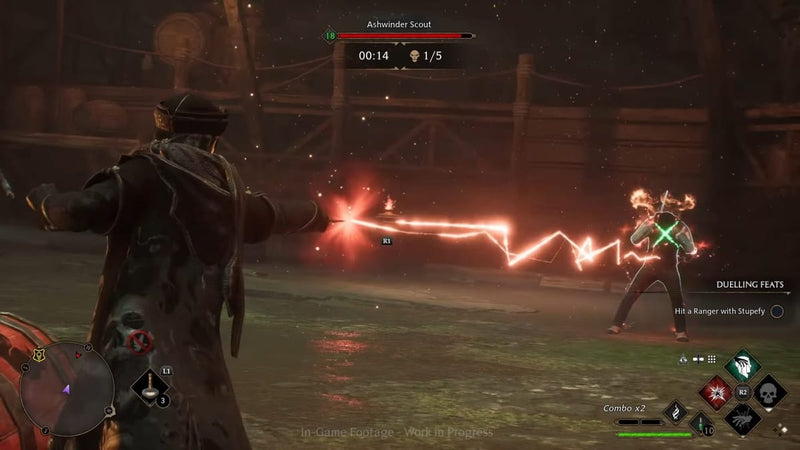
Task: Select the Ashwinder Scout enemy name plate
Action: click(x=399, y=22)
